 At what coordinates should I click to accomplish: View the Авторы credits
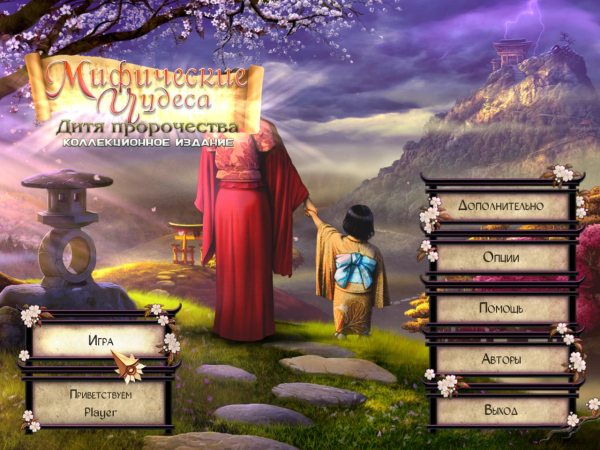click(x=499, y=359)
